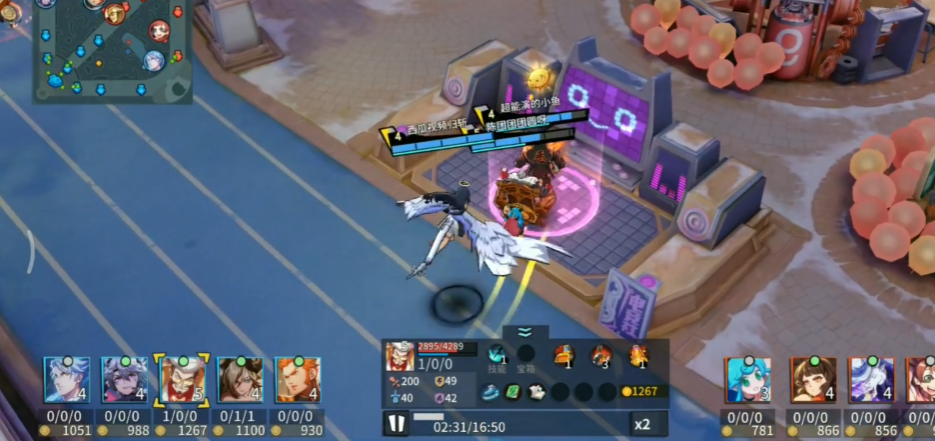View the level 3 fire ability icon

601,355
